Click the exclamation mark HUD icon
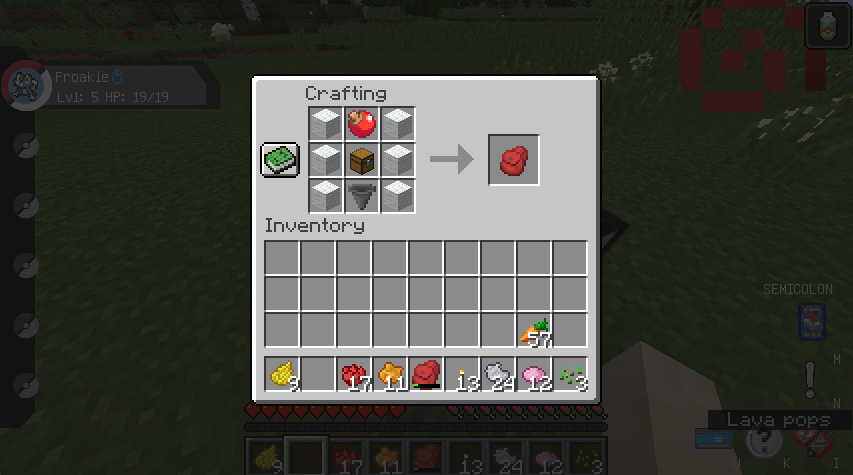The height and width of the screenshot is (475, 853). click(810, 379)
